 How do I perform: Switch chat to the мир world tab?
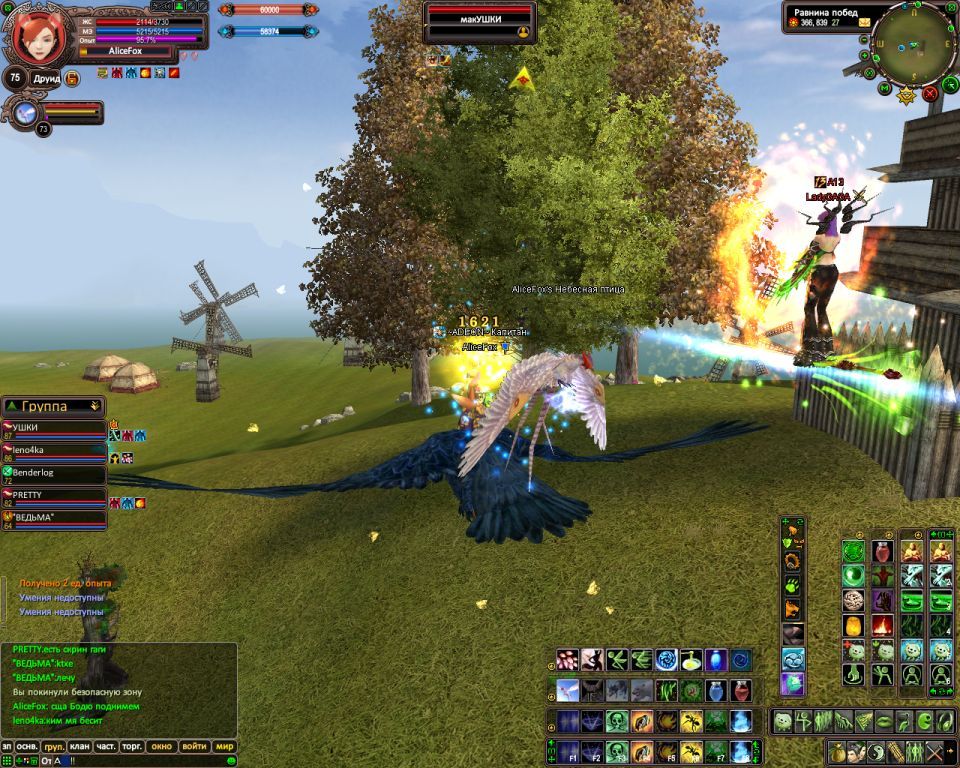(225, 746)
